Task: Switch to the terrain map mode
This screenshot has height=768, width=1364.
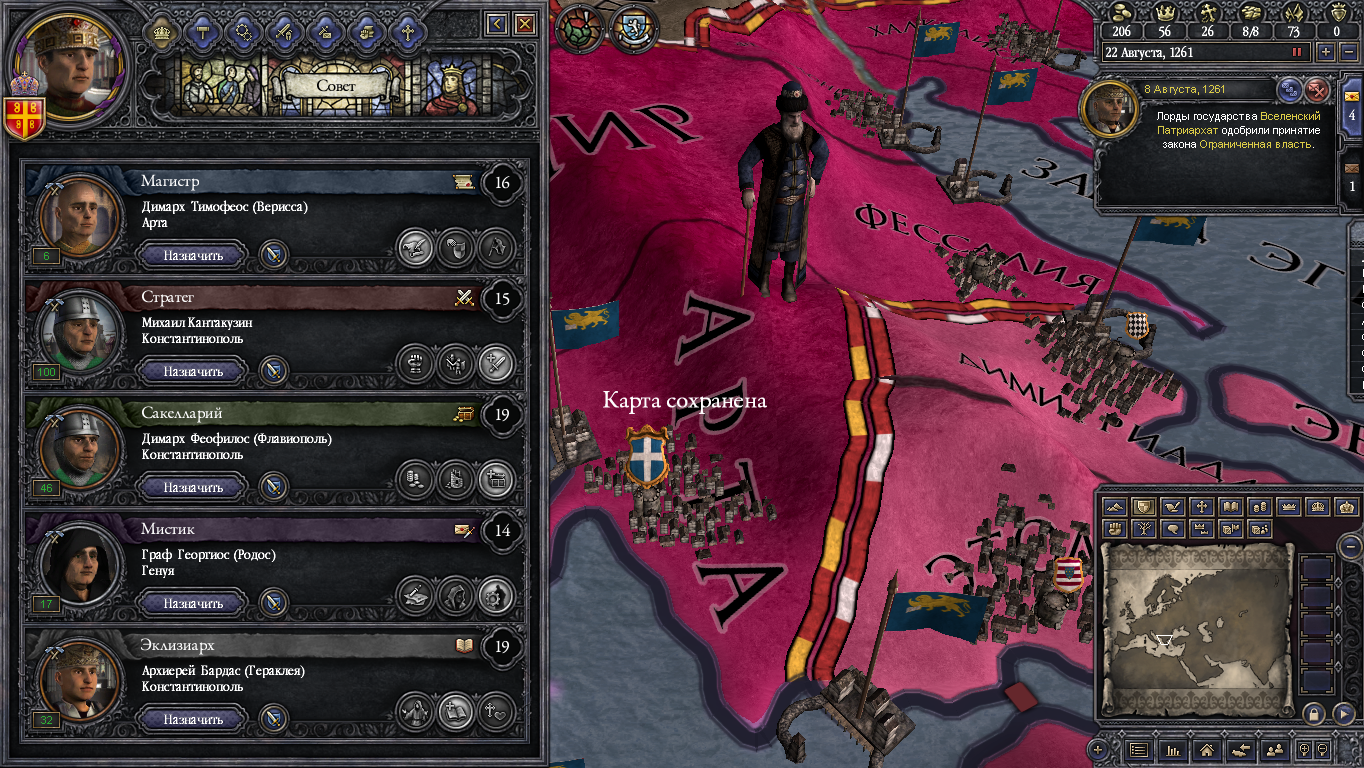Action: click(1116, 507)
